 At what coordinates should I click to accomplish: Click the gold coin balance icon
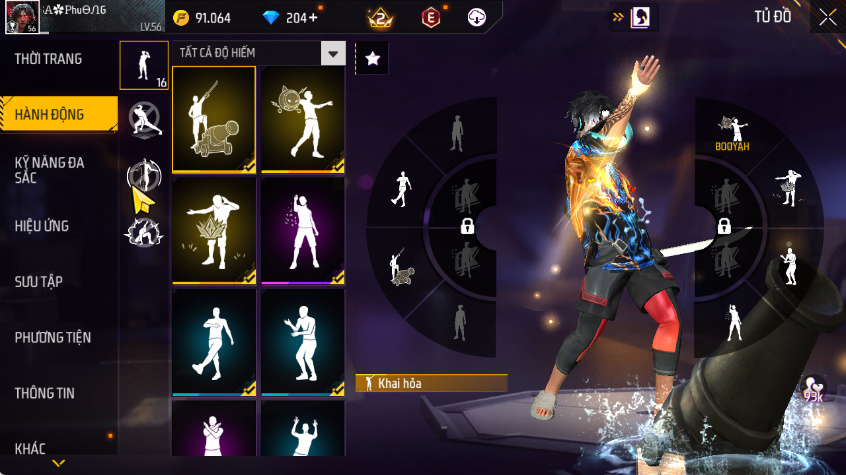(181, 17)
